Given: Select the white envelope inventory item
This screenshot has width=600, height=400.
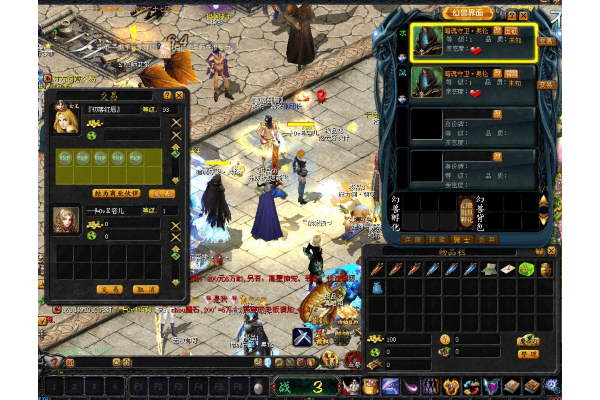Looking at the screenshot, I should click(509, 270).
